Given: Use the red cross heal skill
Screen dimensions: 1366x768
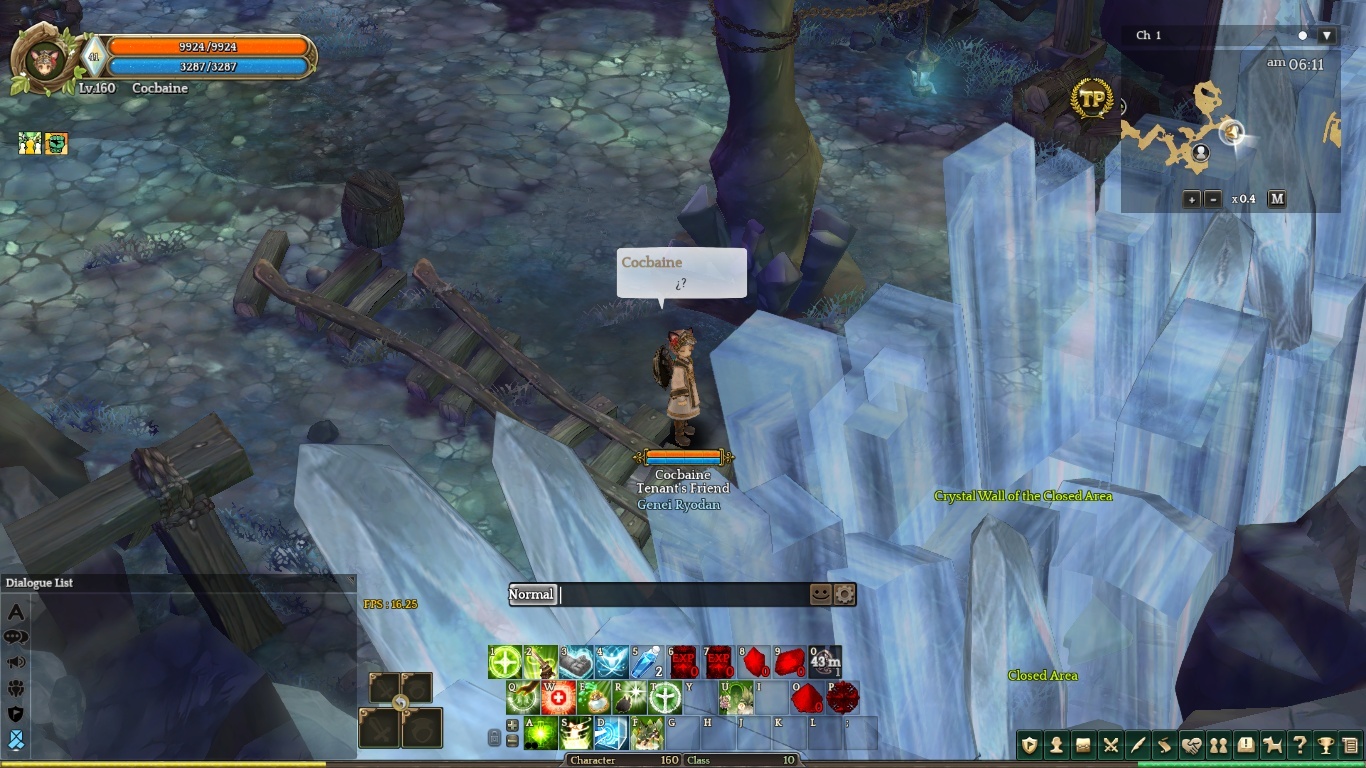Looking at the screenshot, I should click(x=558, y=697).
